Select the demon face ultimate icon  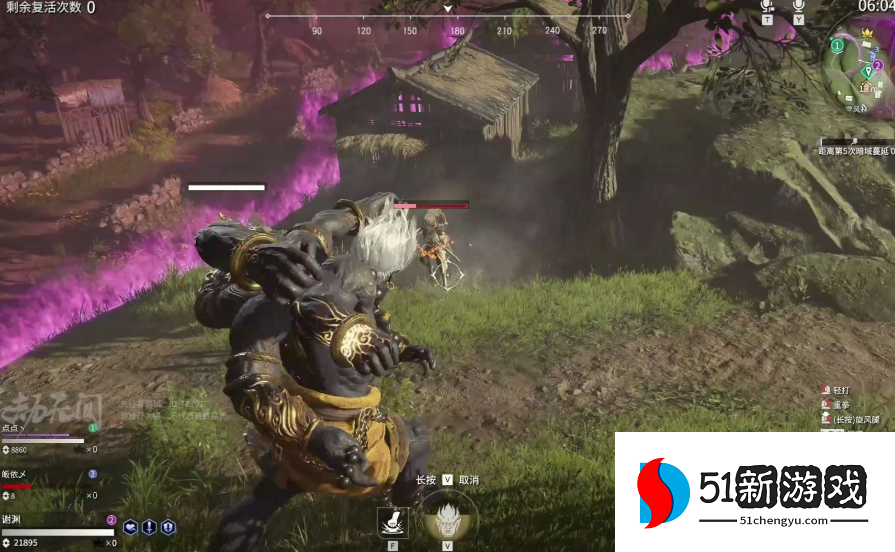(x=447, y=519)
